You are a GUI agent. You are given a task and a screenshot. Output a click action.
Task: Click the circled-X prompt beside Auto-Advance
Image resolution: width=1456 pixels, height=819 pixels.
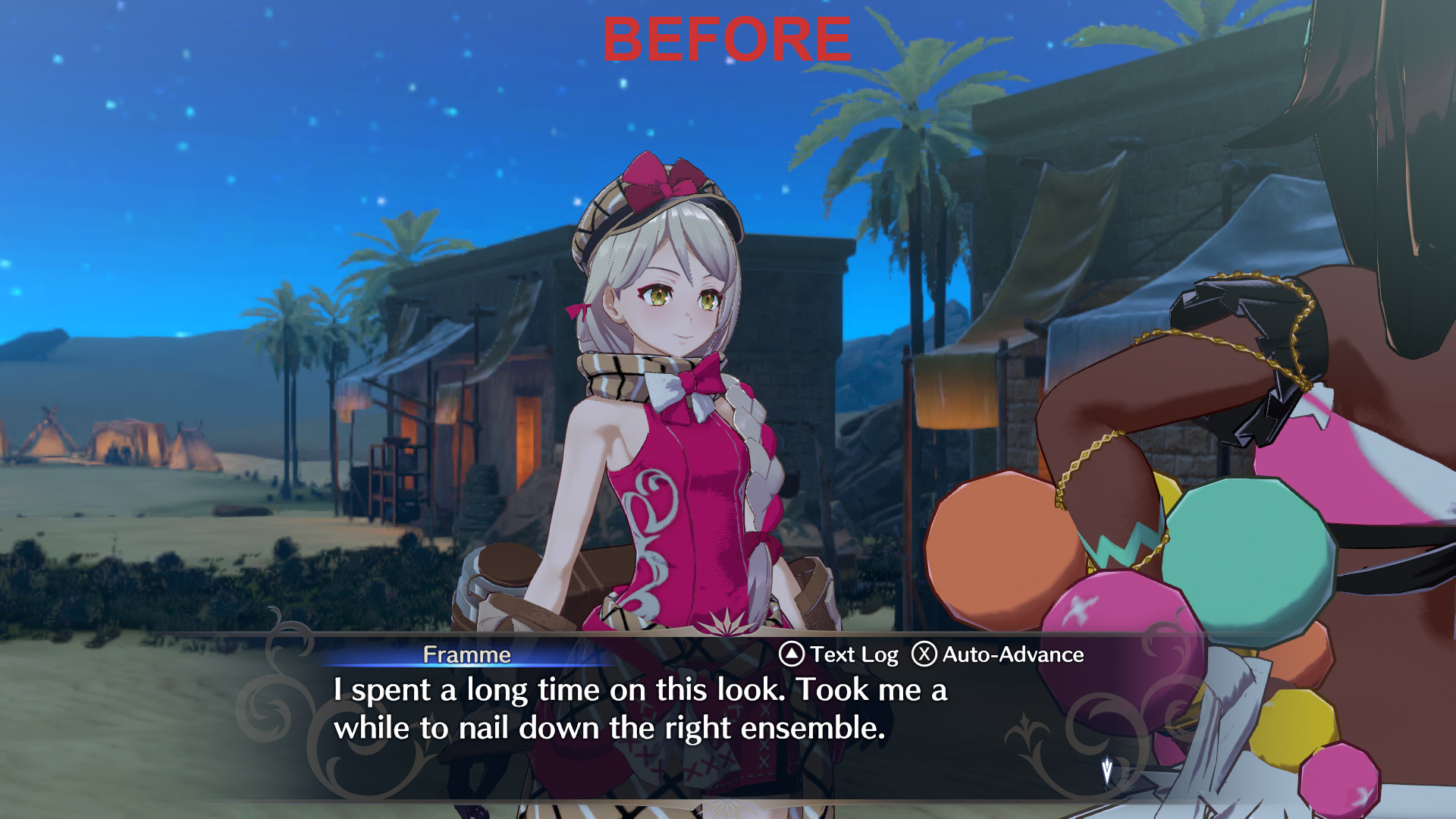[x=924, y=654]
